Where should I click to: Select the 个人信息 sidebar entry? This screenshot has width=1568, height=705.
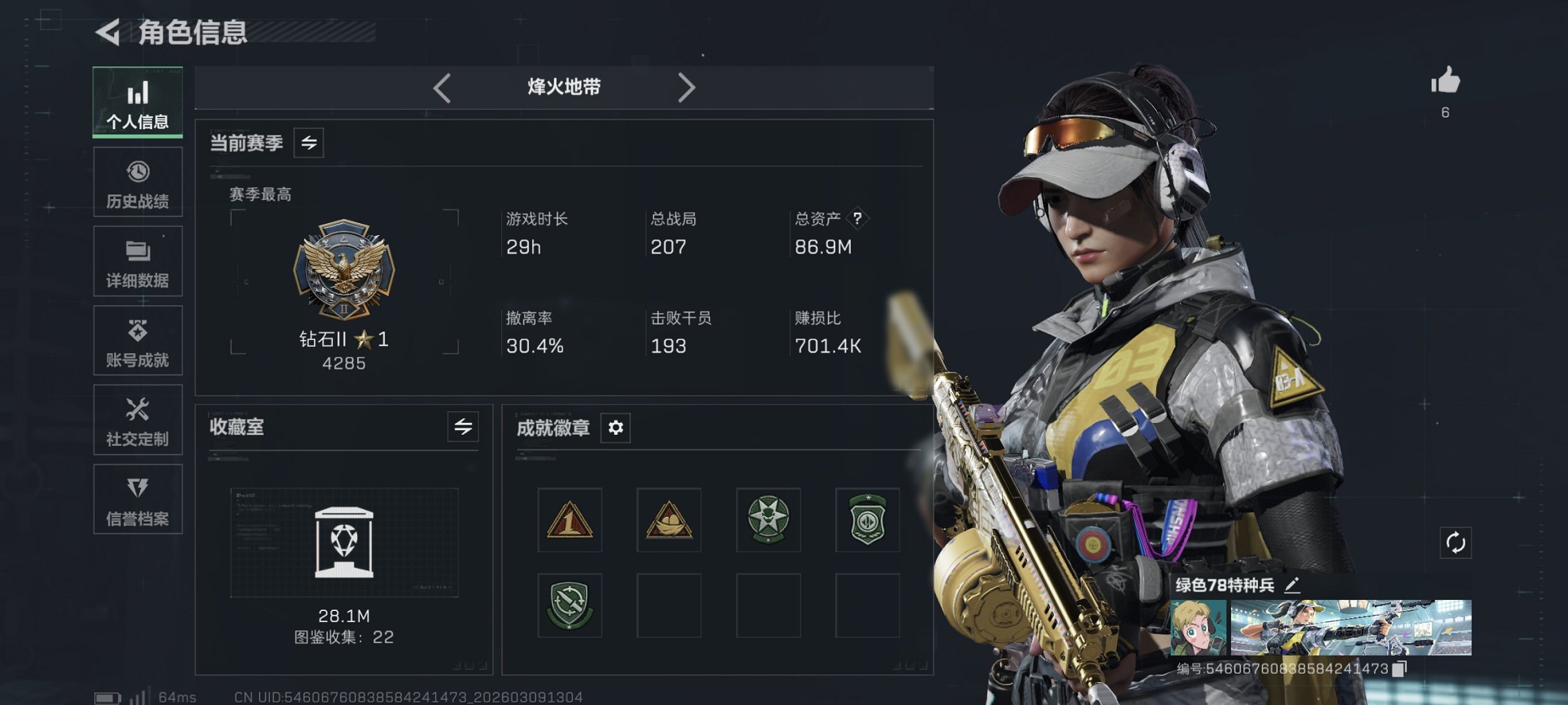(x=137, y=102)
